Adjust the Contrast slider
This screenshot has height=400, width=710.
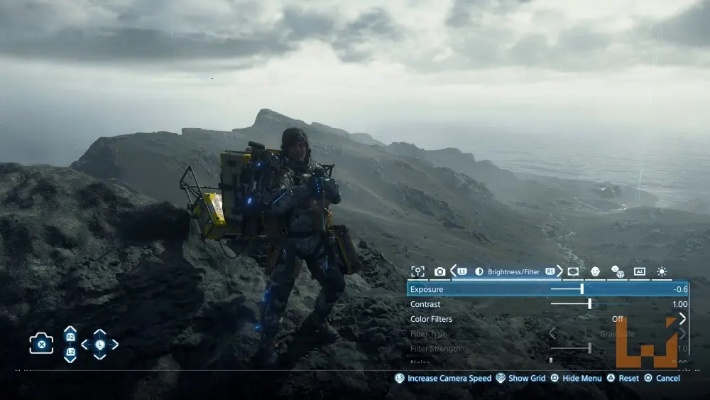pos(590,304)
